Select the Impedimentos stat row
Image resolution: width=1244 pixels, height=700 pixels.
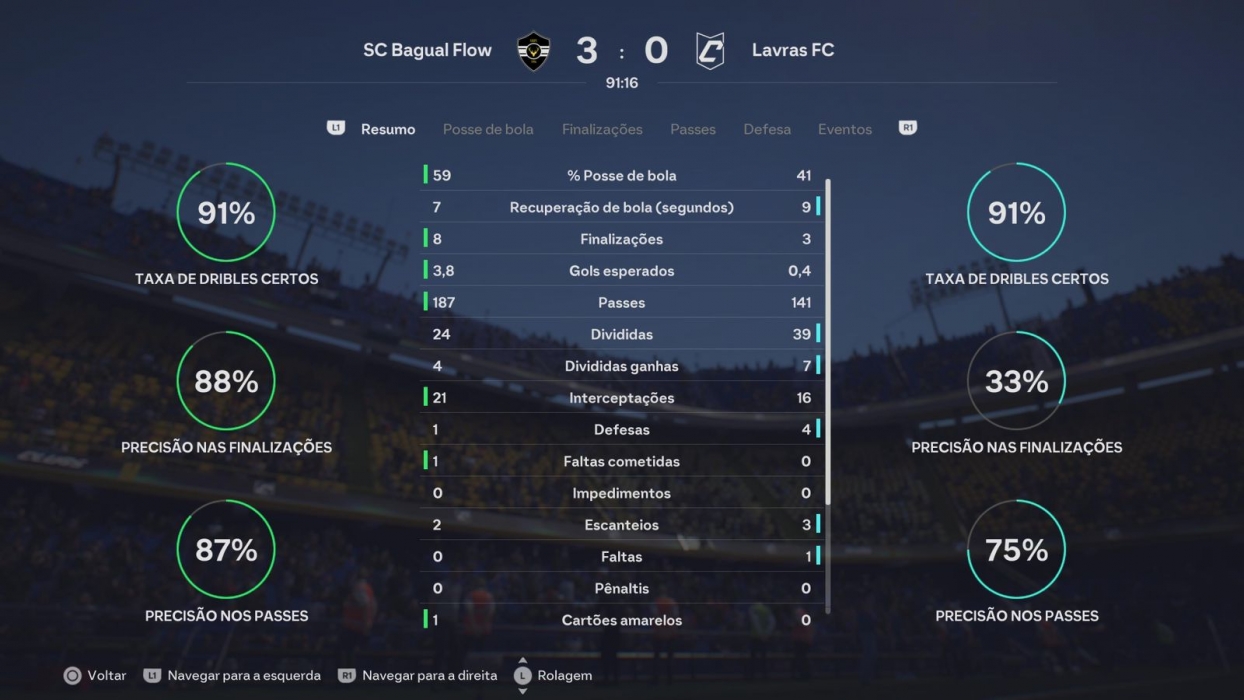[x=622, y=493]
